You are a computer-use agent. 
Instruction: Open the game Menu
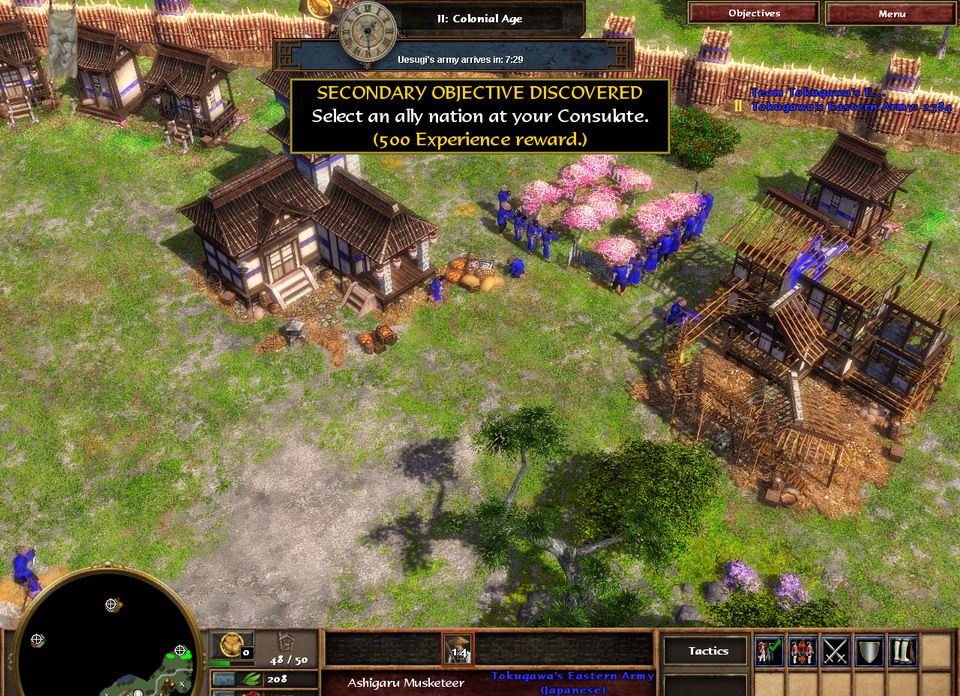[x=891, y=14]
